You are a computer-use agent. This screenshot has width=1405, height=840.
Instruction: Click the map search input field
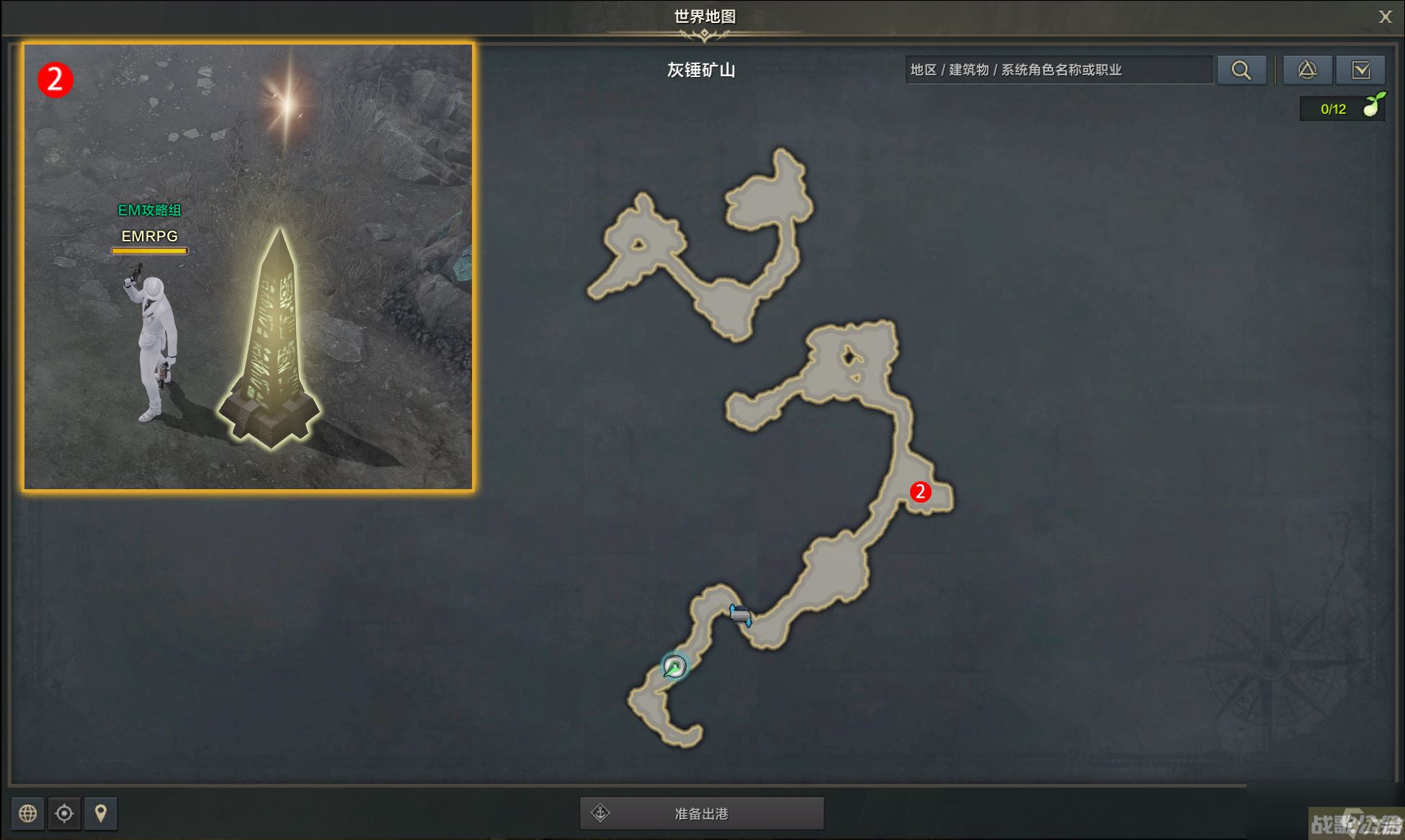1058,70
